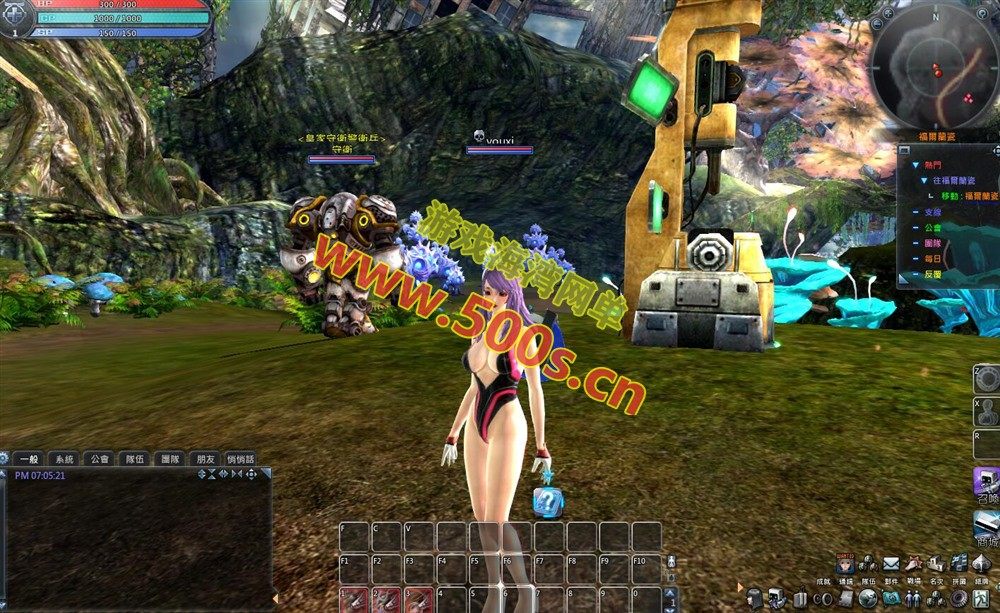The height and width of the screenshot is (613, 1000).
Task: Open chat settings gear icon
Action: pyautogui.click(x=5, y=458)
